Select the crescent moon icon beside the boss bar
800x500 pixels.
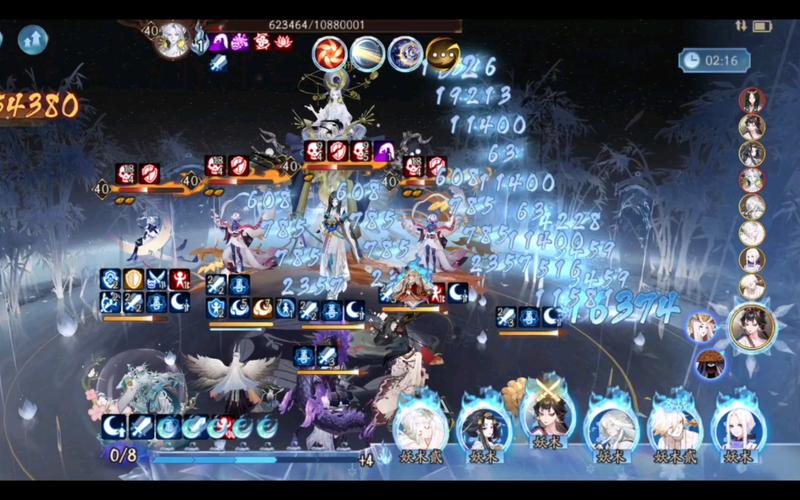(405, 54)
